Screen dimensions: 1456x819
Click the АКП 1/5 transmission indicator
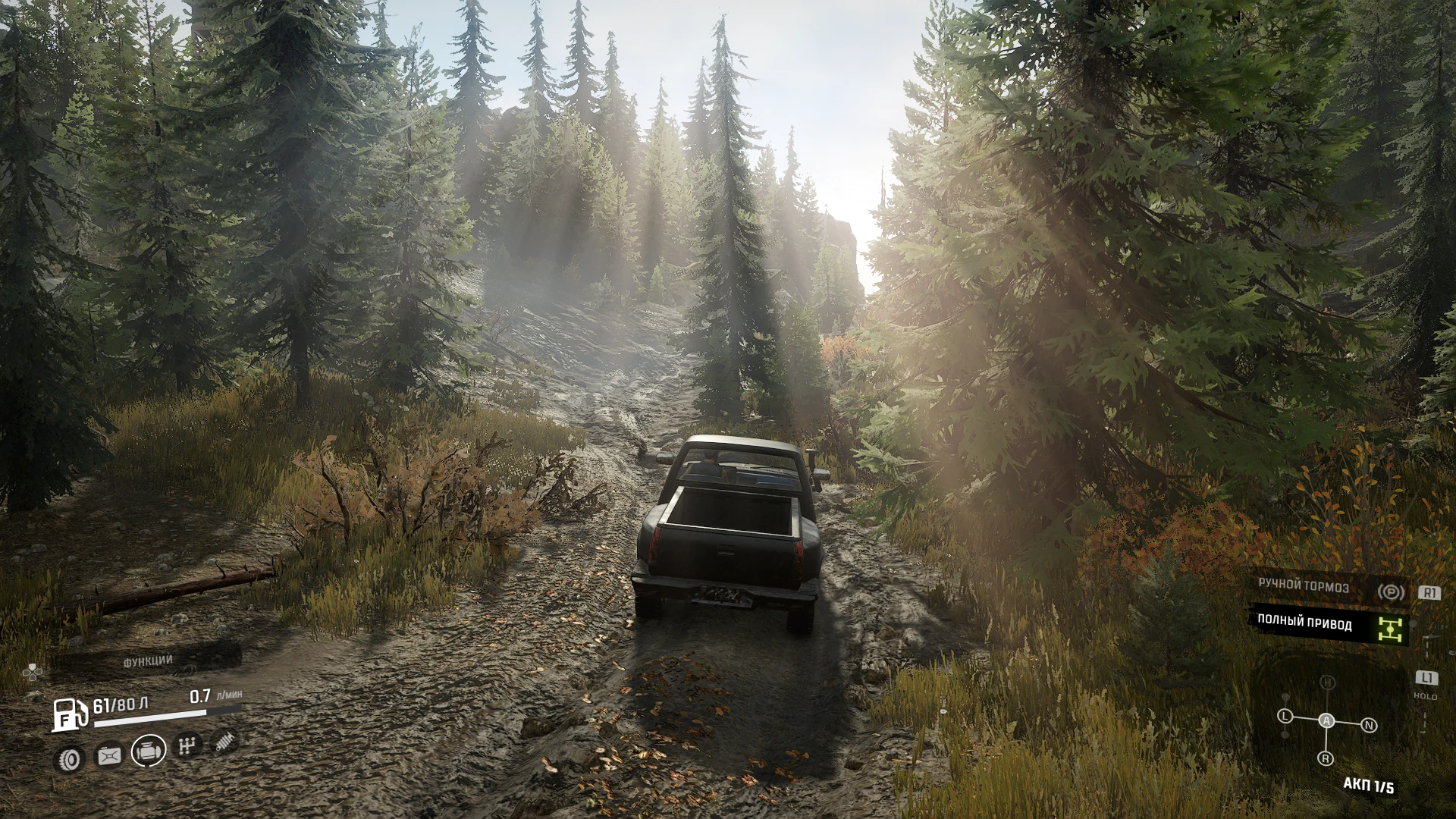[1369, 785]
